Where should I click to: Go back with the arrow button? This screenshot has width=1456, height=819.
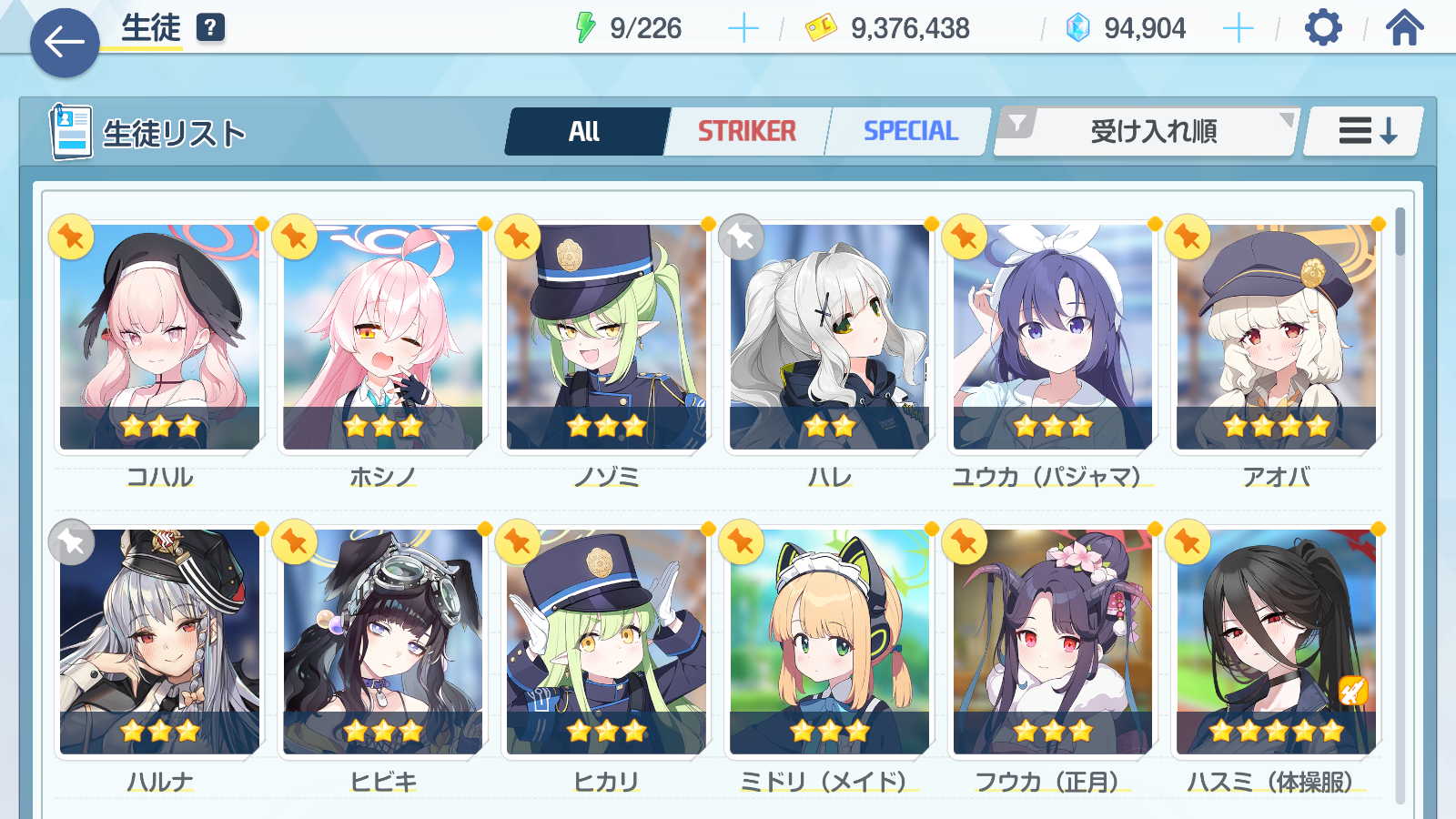click(x=65, y=42)
